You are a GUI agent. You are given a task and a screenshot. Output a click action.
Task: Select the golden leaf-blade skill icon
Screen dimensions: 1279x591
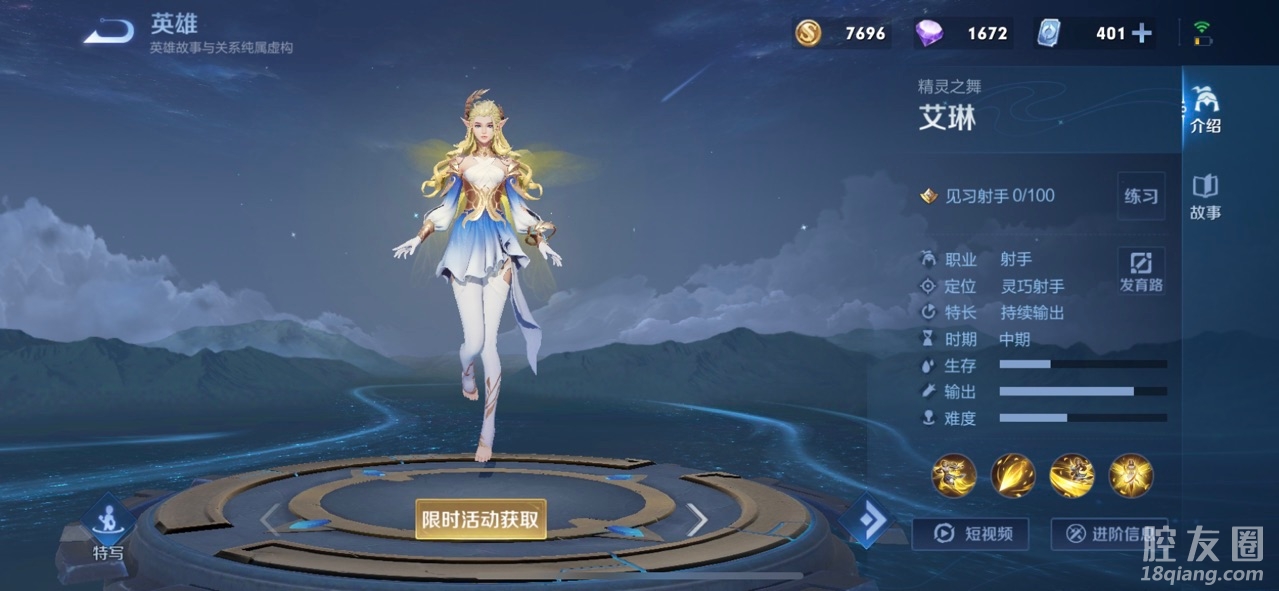pos(1013,475)
